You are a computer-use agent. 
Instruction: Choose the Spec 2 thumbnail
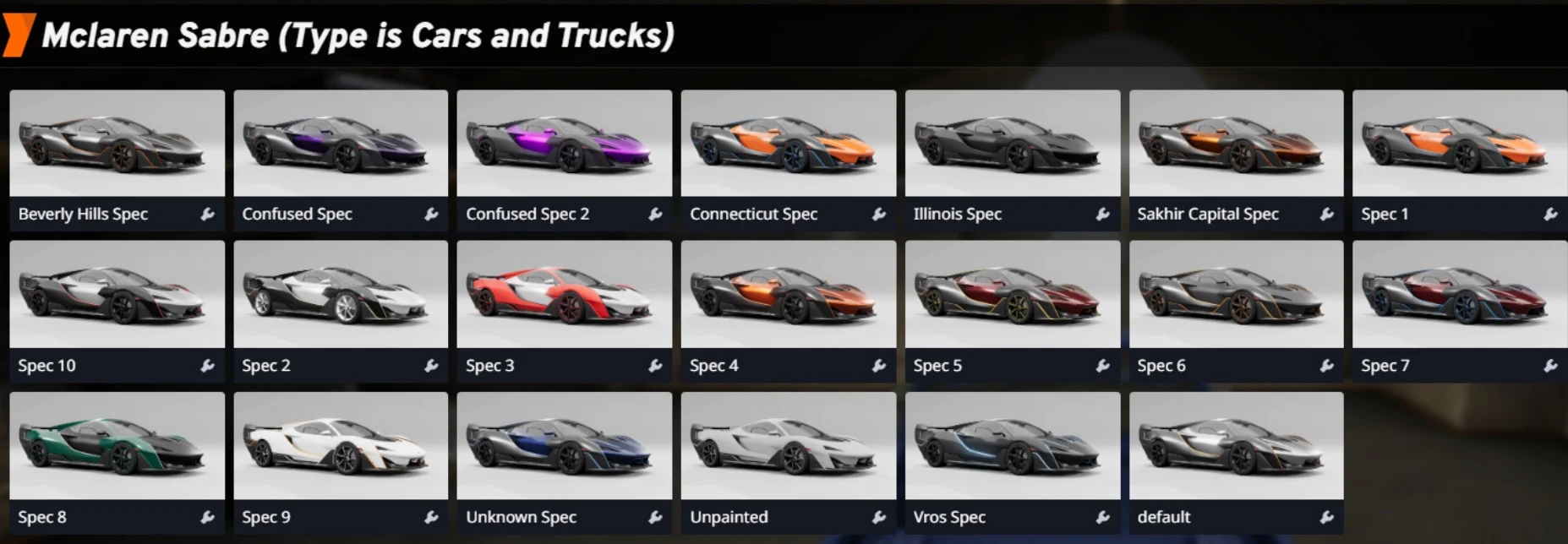[341, 295]
